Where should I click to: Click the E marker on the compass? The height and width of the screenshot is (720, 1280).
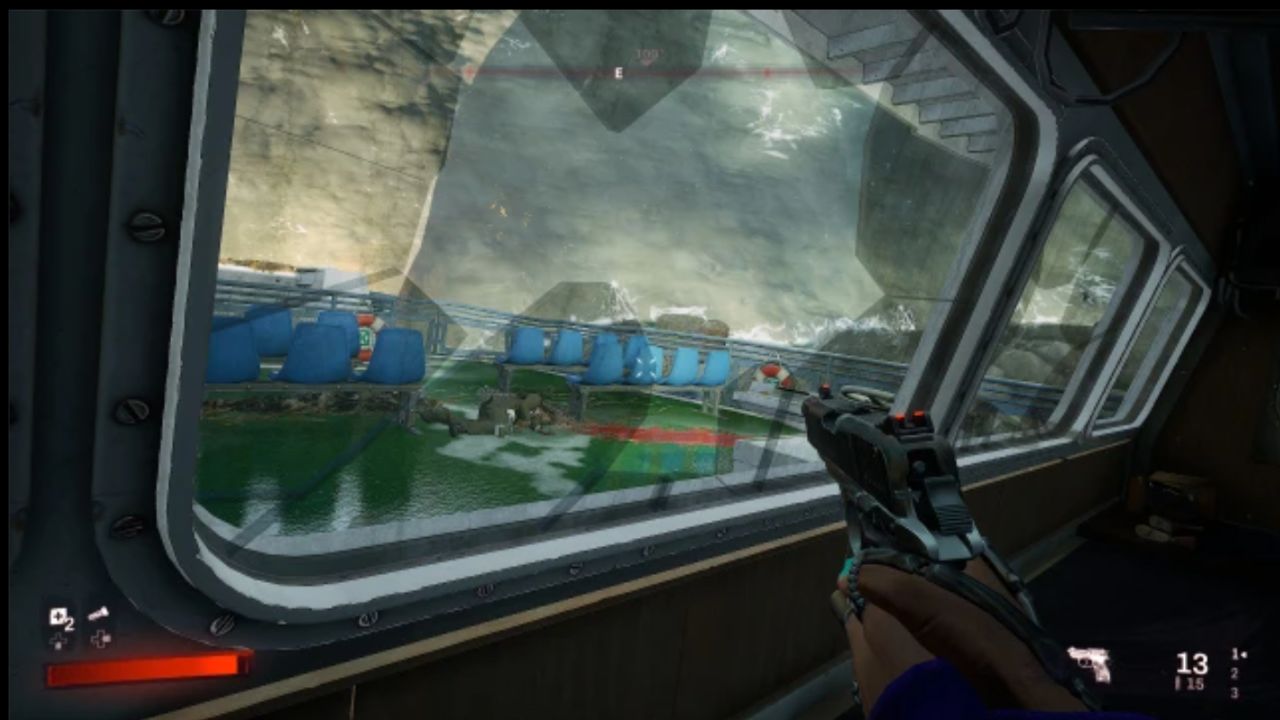tap(618, 72)
